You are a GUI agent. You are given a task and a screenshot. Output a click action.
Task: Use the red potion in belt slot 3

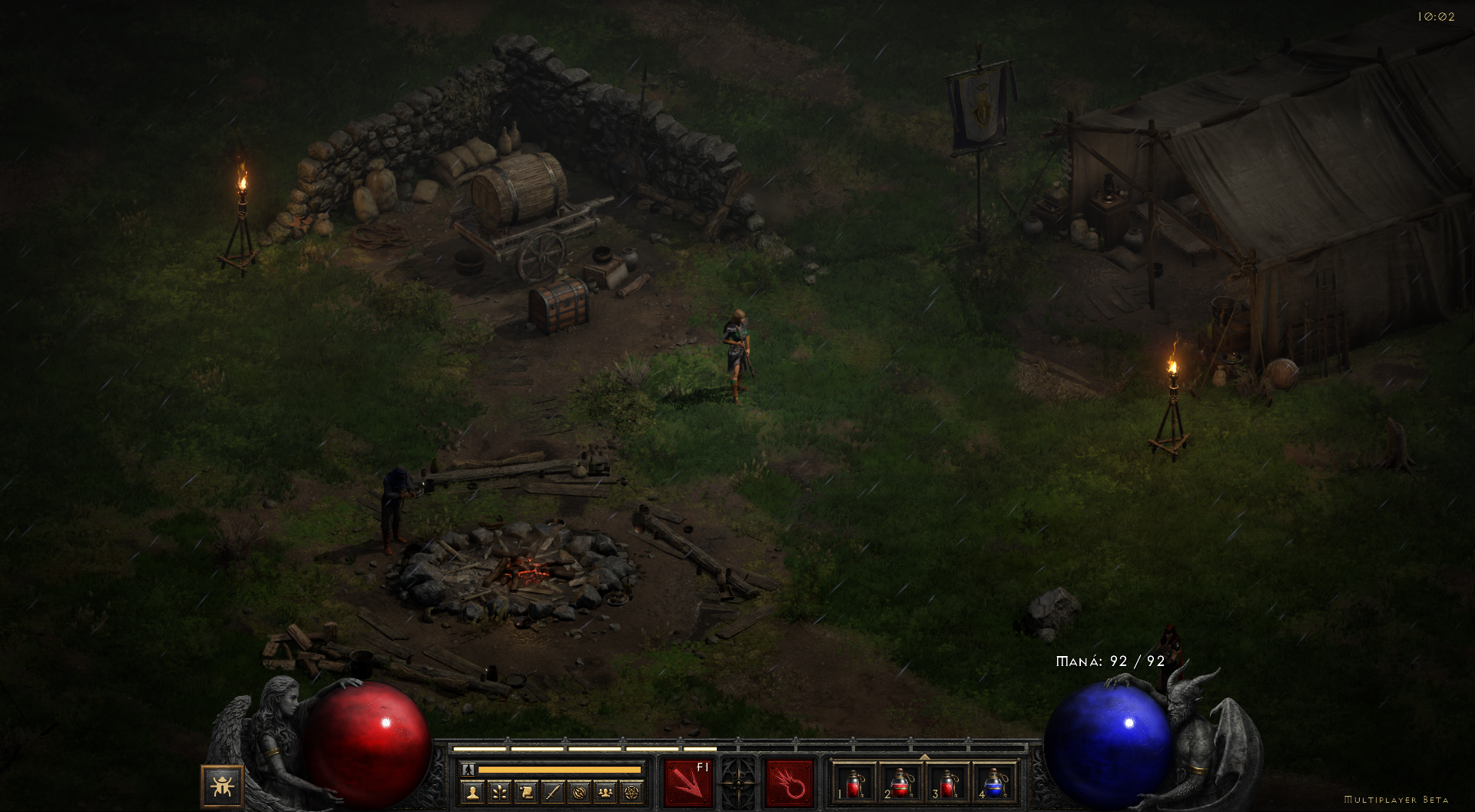(x=948, y=784)
